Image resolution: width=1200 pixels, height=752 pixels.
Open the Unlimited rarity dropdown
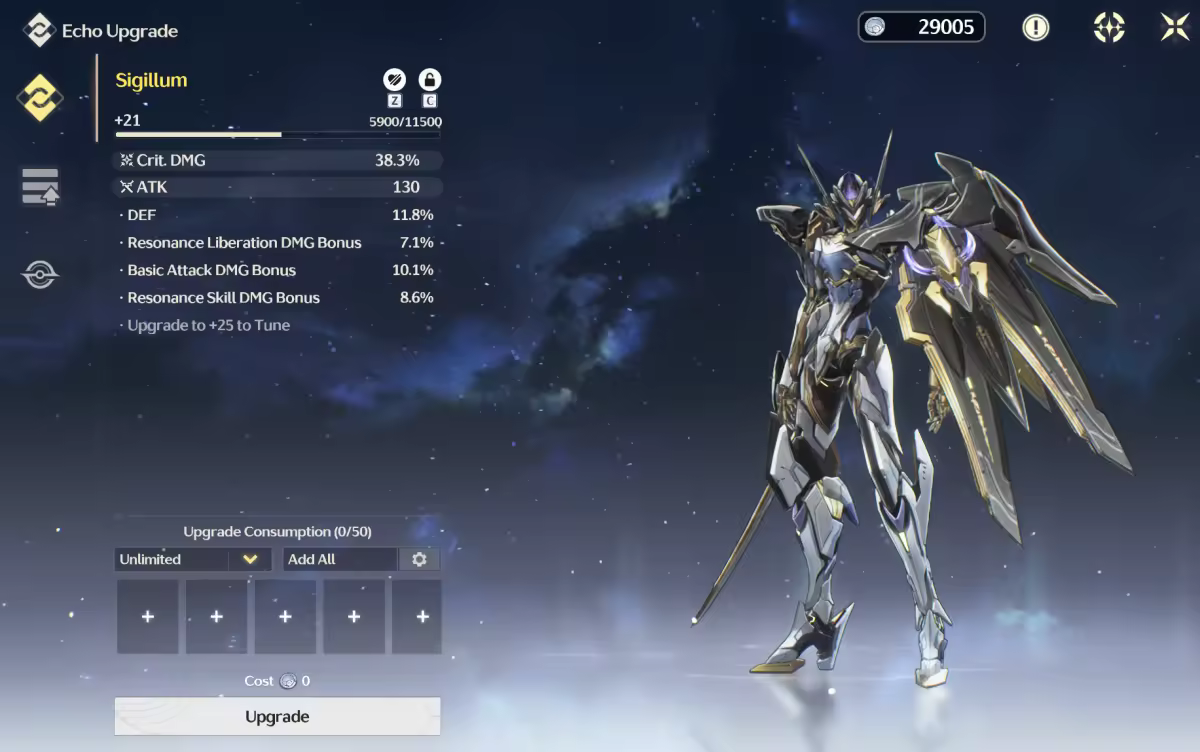(190, 559)
